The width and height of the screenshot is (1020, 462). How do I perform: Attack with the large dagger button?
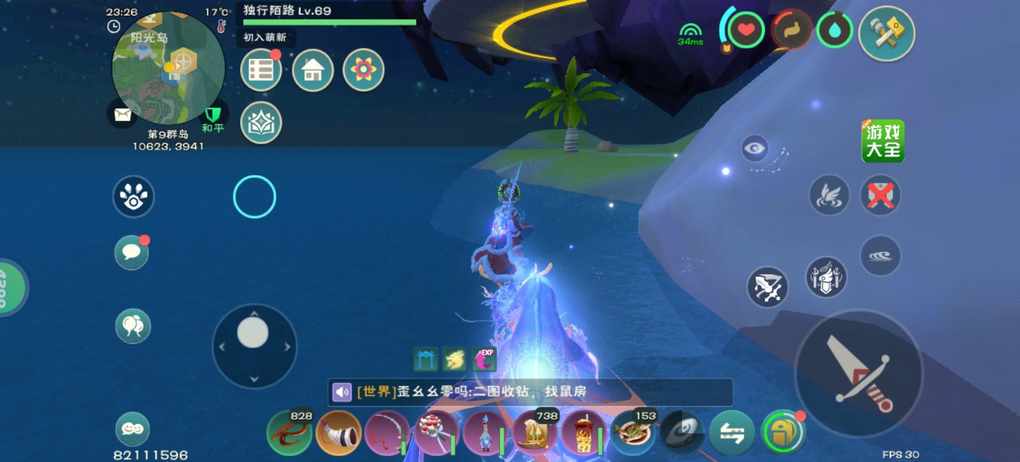tap(858, 373)
